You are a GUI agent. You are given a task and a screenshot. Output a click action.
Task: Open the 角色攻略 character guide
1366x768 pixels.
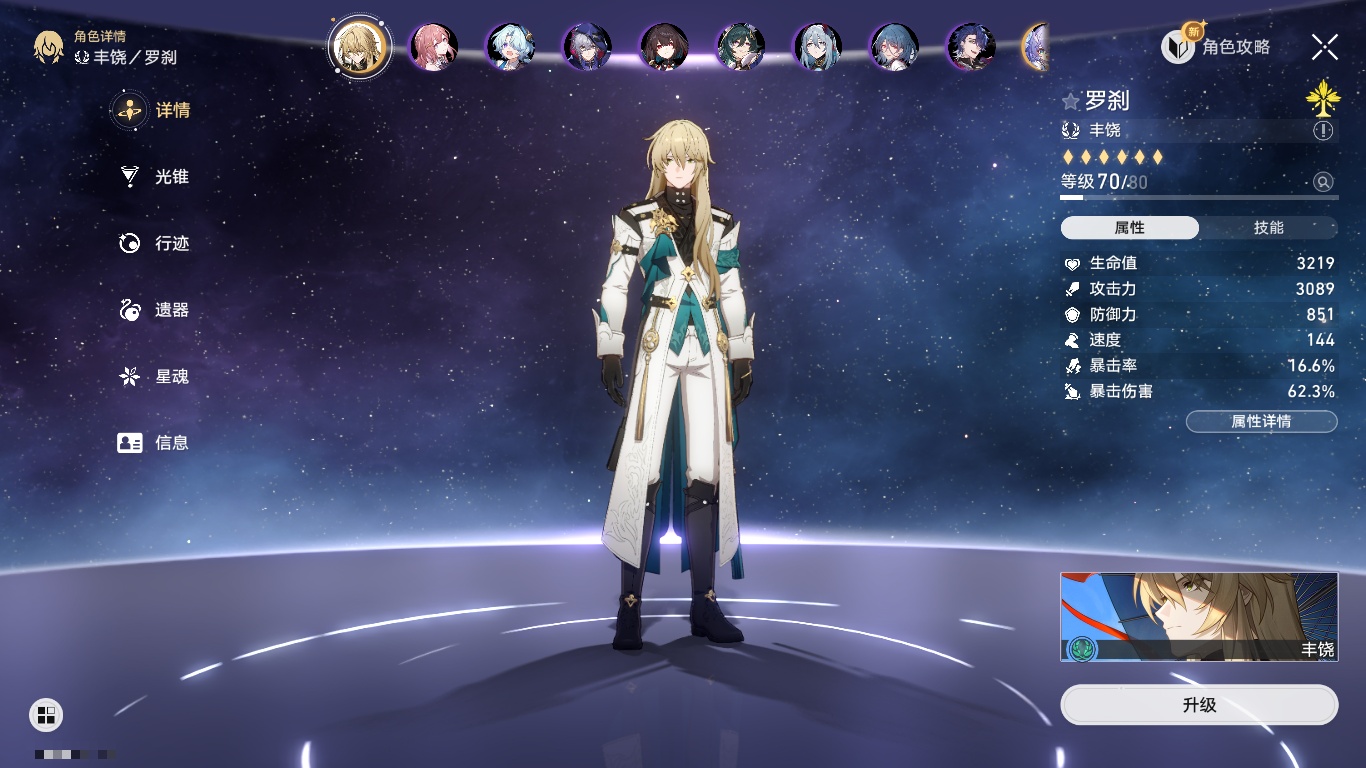tap(1216, 46)
